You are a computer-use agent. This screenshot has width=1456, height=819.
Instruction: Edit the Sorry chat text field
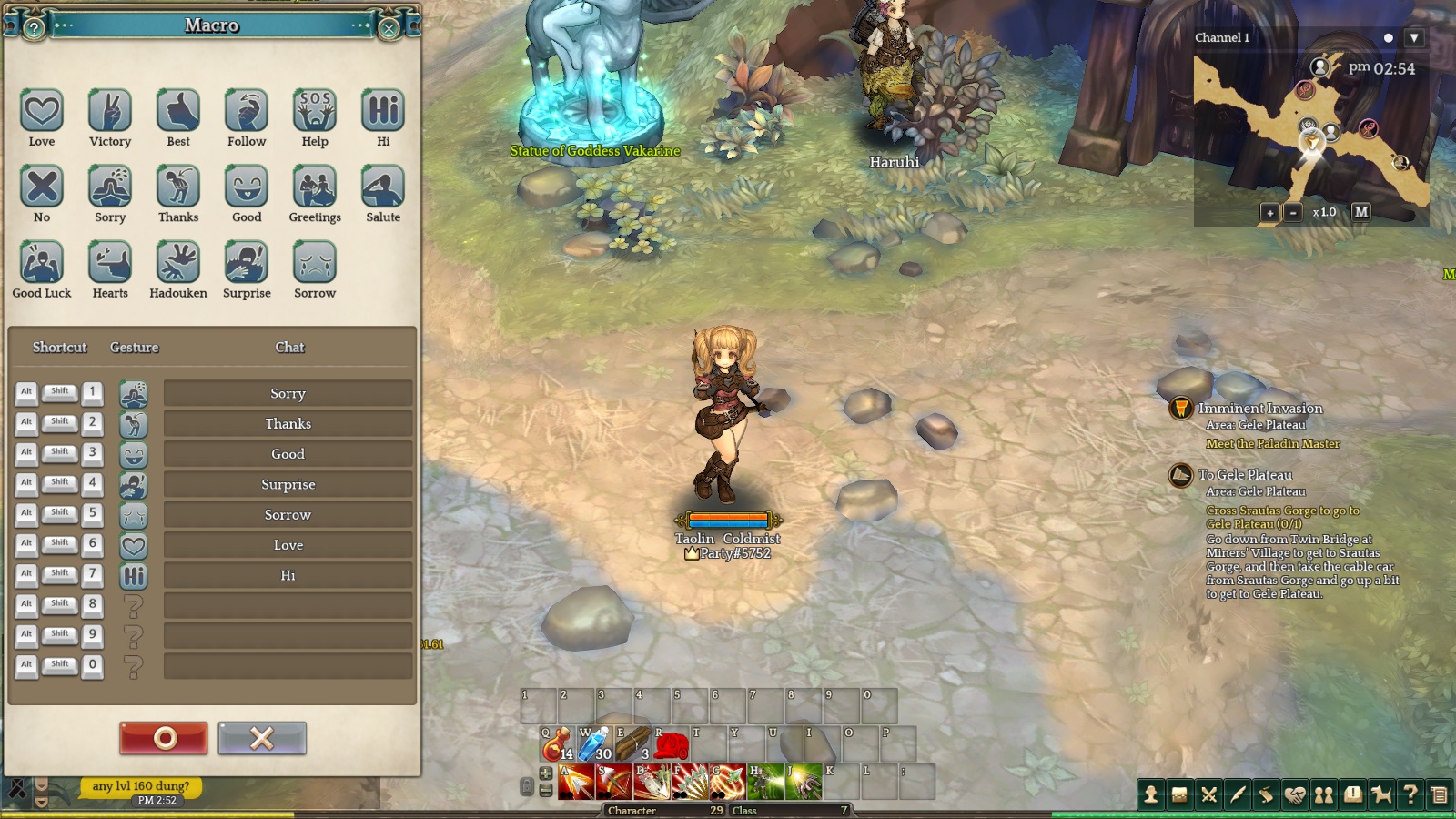click(288, 393)
